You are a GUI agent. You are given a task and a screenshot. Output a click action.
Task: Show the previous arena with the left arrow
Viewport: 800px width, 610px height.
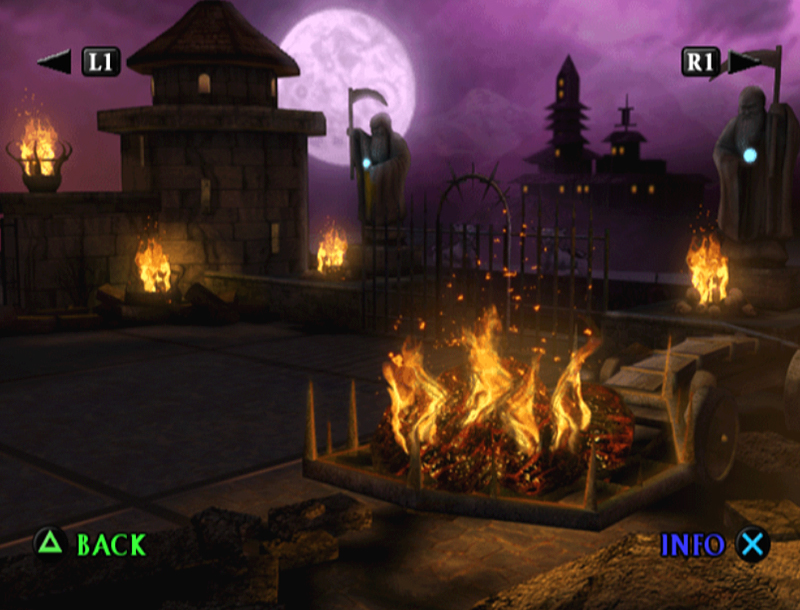(54, 62)
